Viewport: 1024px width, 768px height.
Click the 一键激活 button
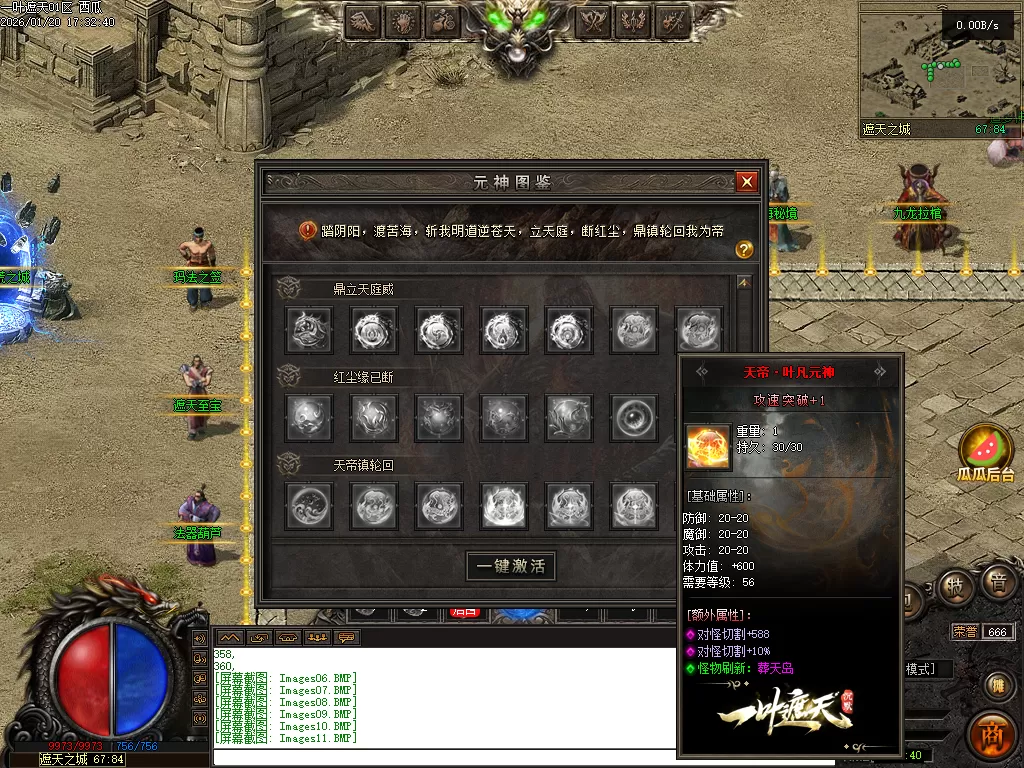click(x=510, y=566)
